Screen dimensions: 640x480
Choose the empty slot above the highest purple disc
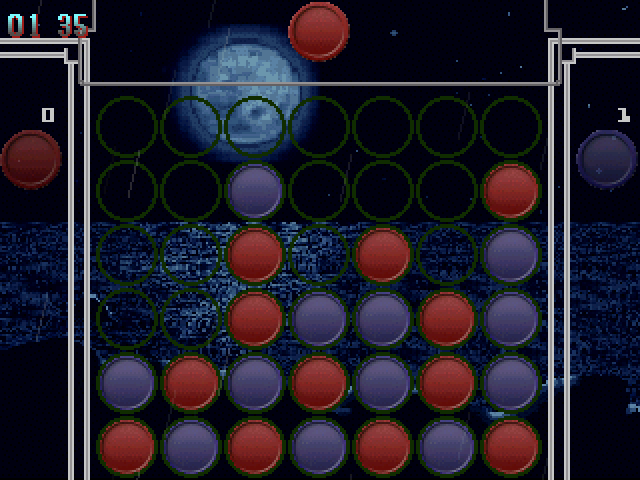point(255,127)
